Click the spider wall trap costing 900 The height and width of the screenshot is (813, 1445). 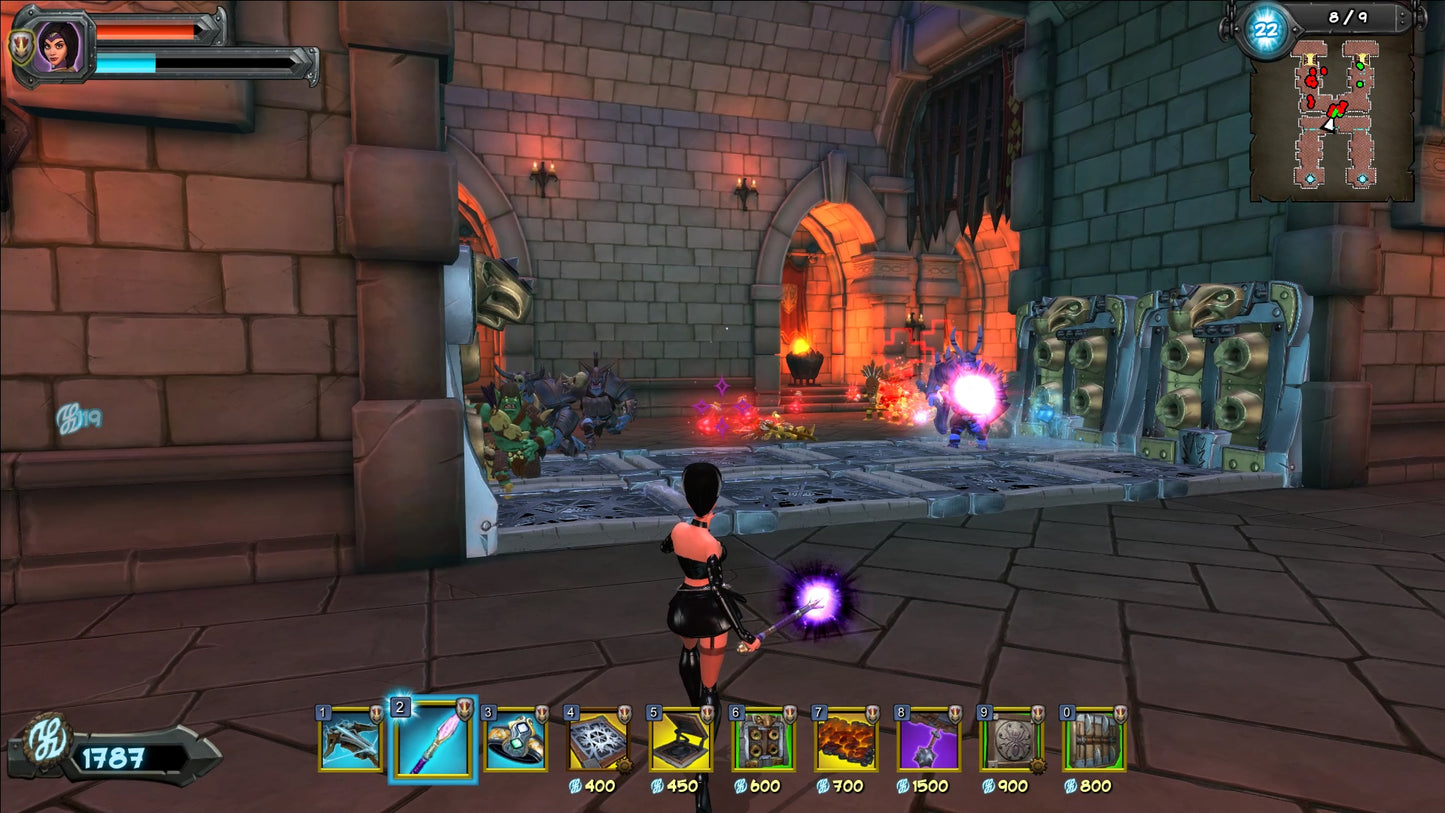[x=1009, y=739]
